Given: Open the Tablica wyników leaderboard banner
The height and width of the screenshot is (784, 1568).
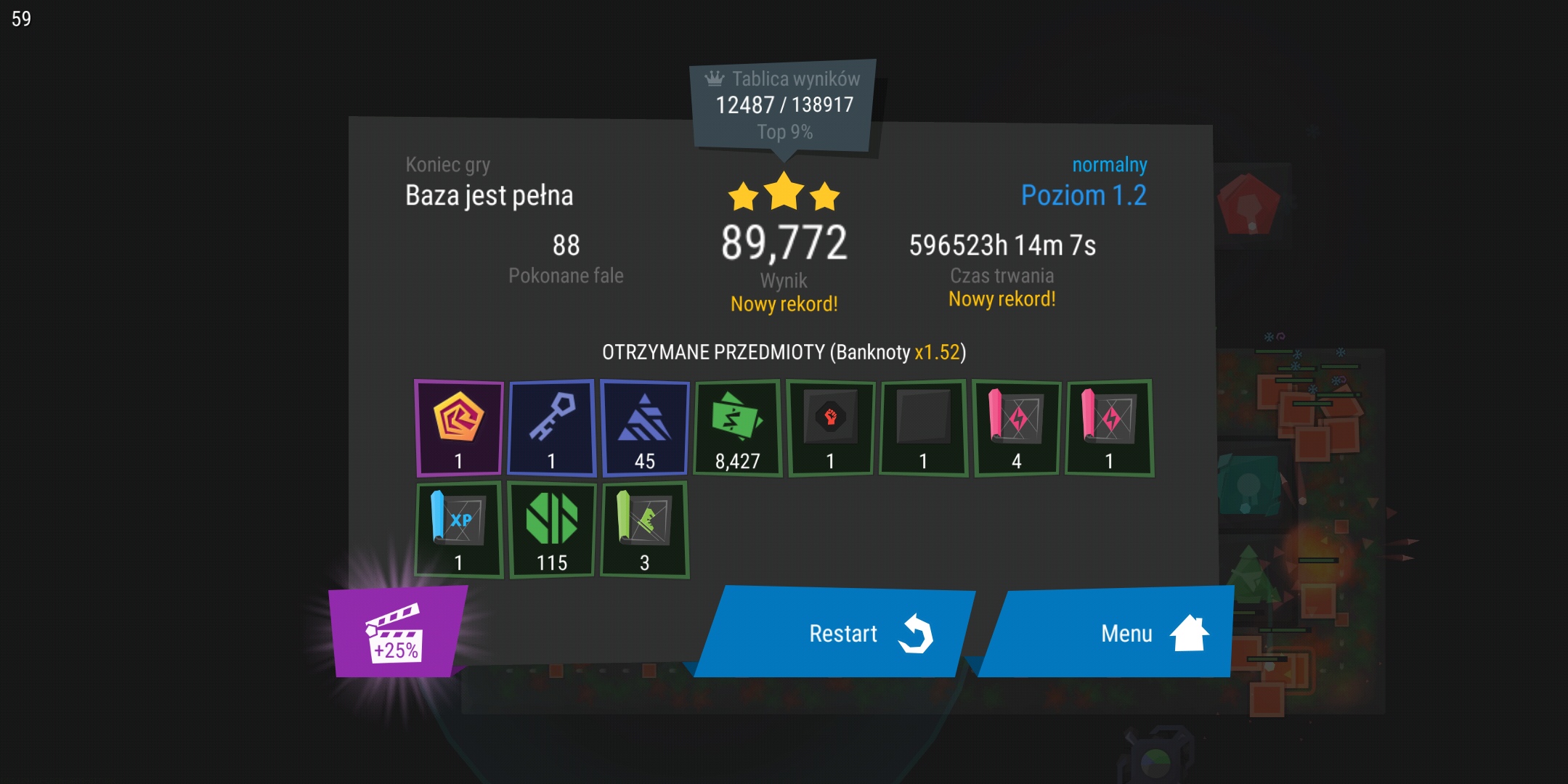Looking at the screenshot, I should tap(784, 105).
